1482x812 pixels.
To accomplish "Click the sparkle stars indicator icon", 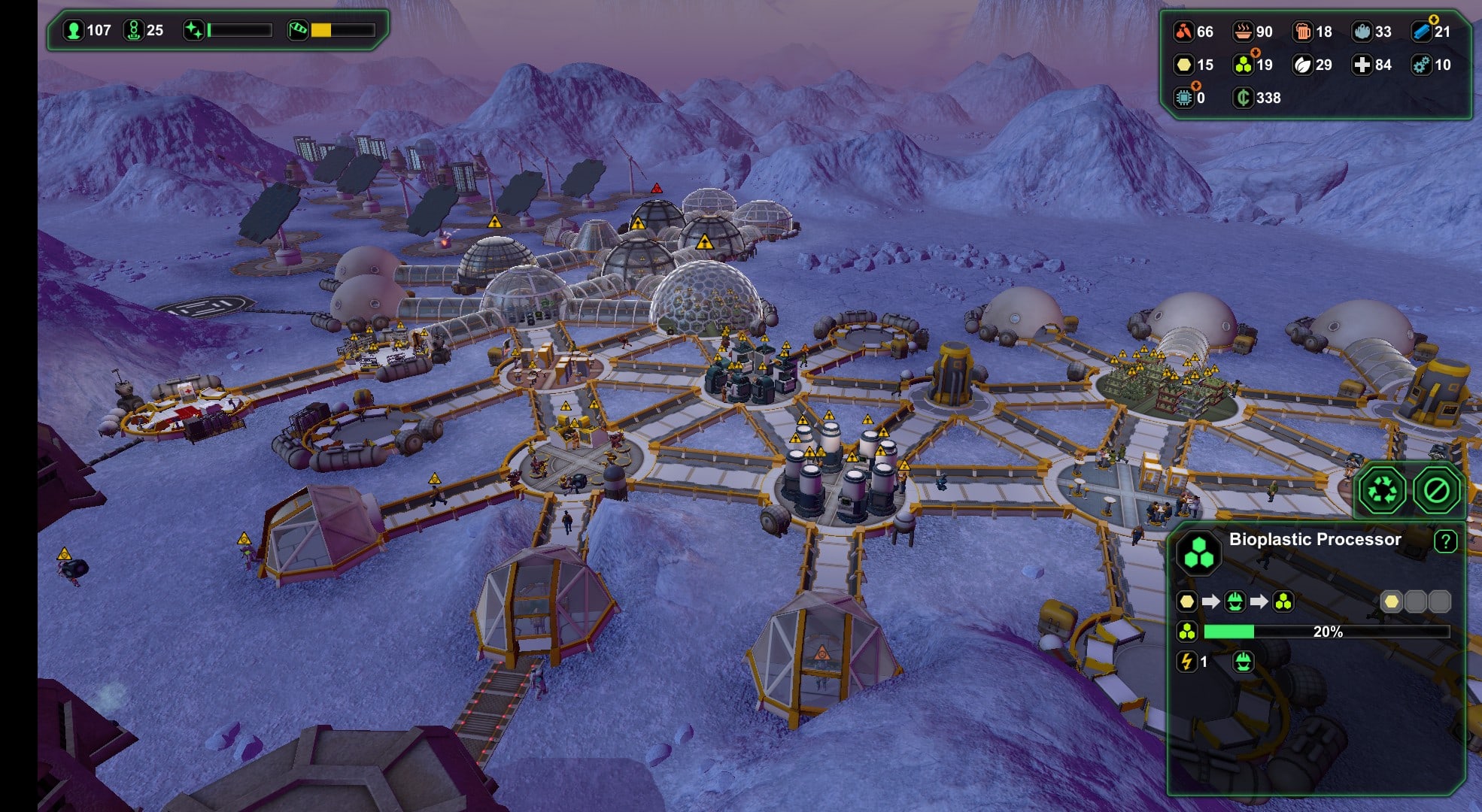I will tap(194, 31).
